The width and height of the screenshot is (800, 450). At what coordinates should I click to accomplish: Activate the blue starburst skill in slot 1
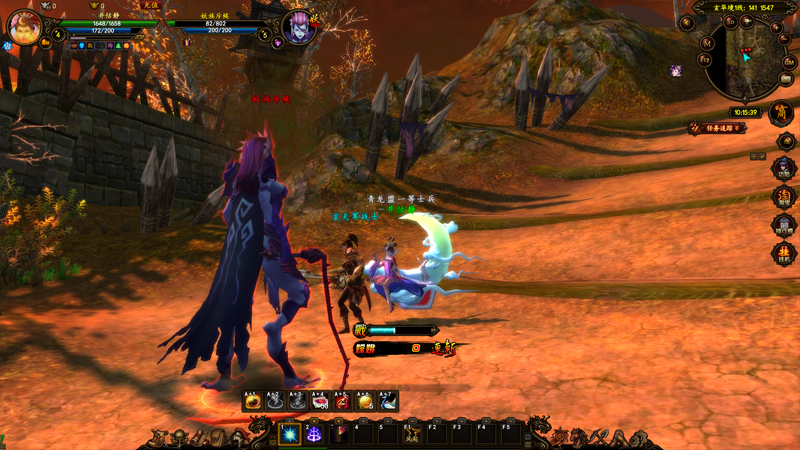click(290, 433)
